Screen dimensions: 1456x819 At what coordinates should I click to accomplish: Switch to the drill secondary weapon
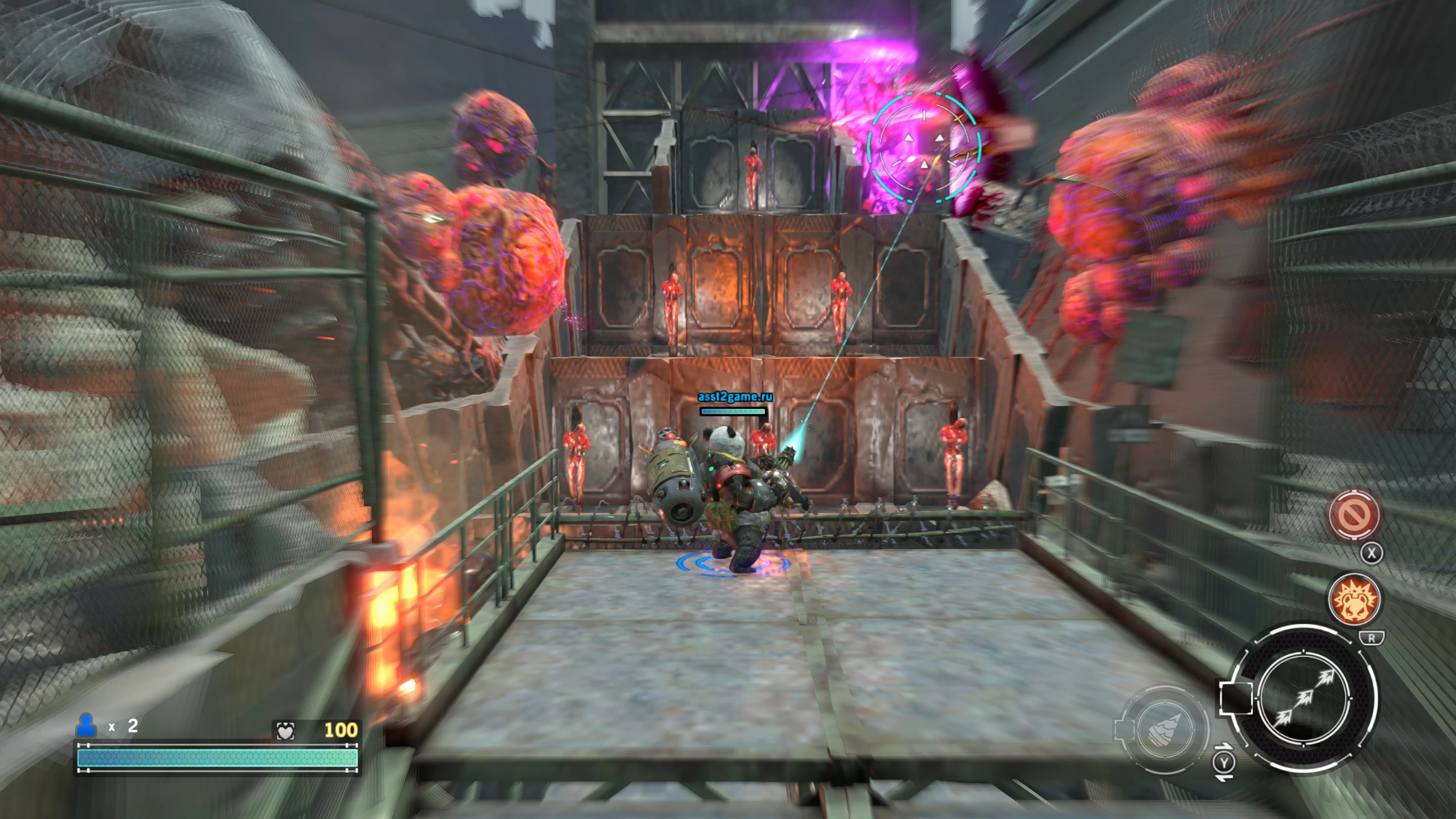(1166, 729)
